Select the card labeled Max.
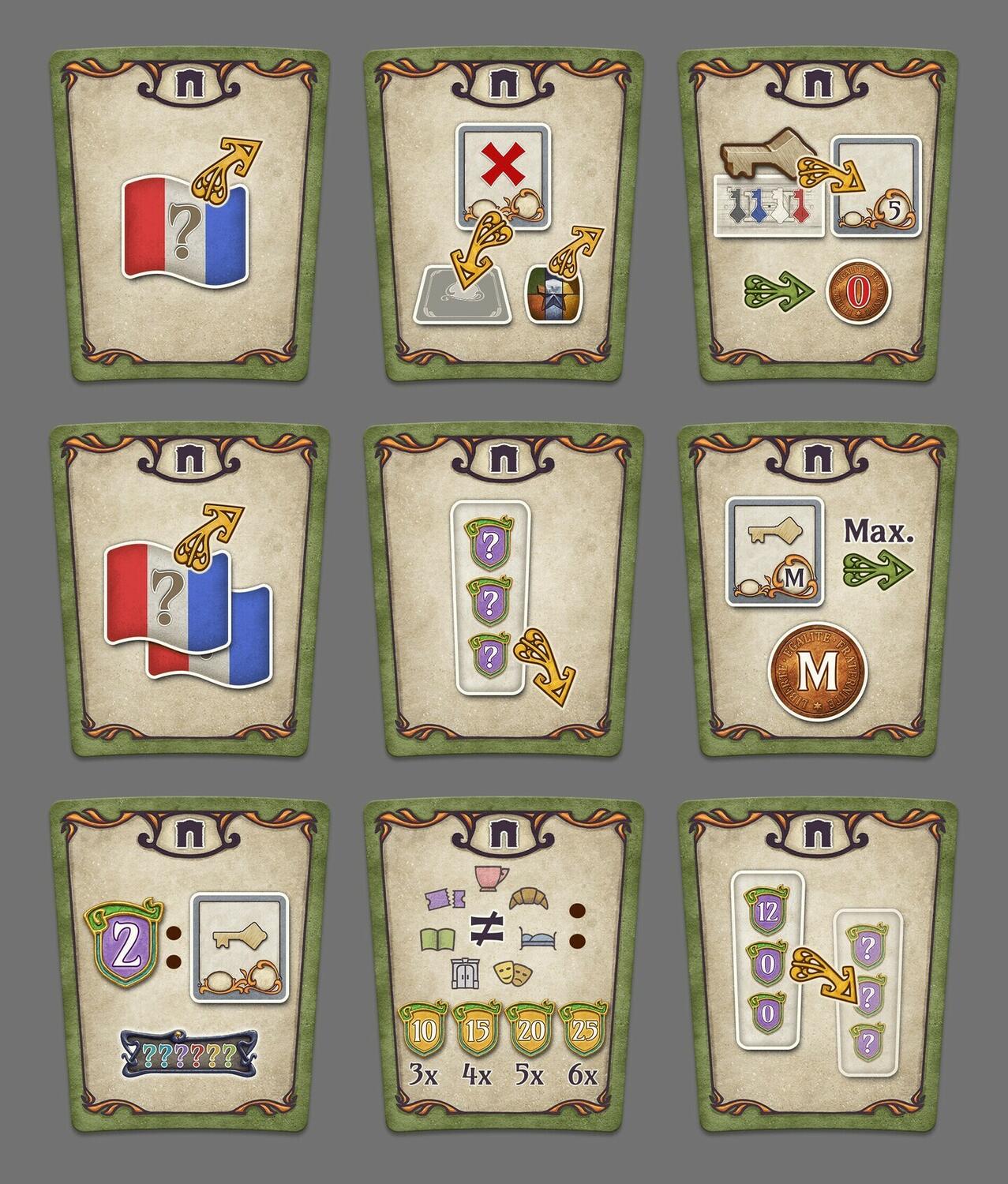 pos(819,592)
